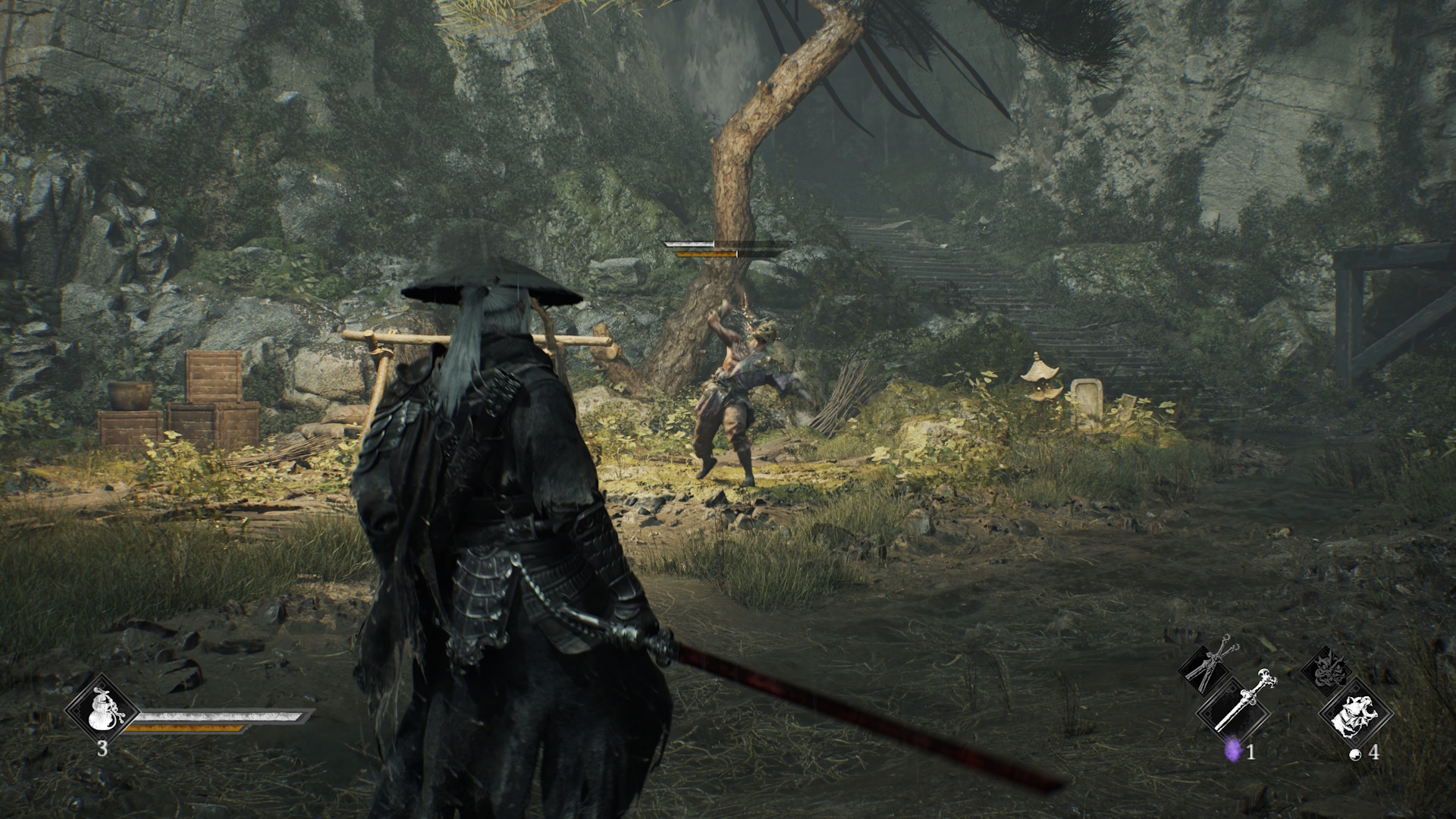The height and width of the screenshot is (819, 1456).
Task: Click the gourd uses counter showing 3
Action: pyautogui.click(x=102, y=748)
